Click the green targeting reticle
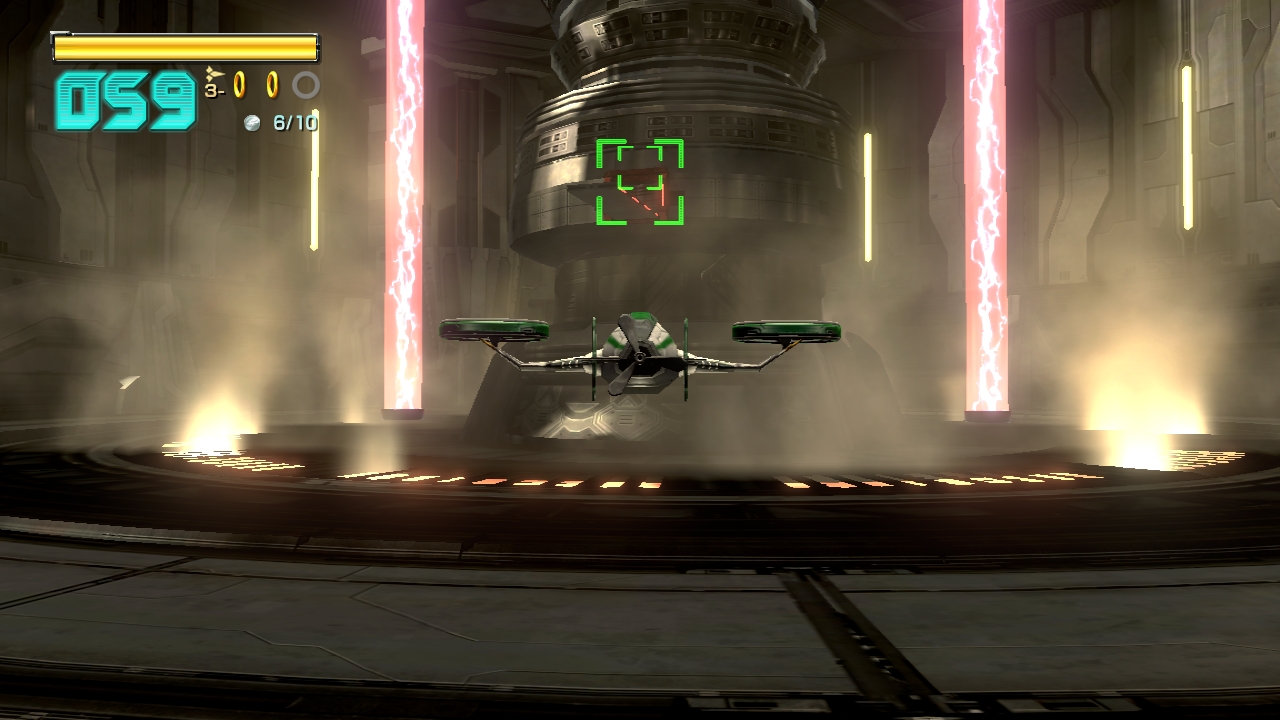The image size is (1280, 720). click(x=640, y=182)
